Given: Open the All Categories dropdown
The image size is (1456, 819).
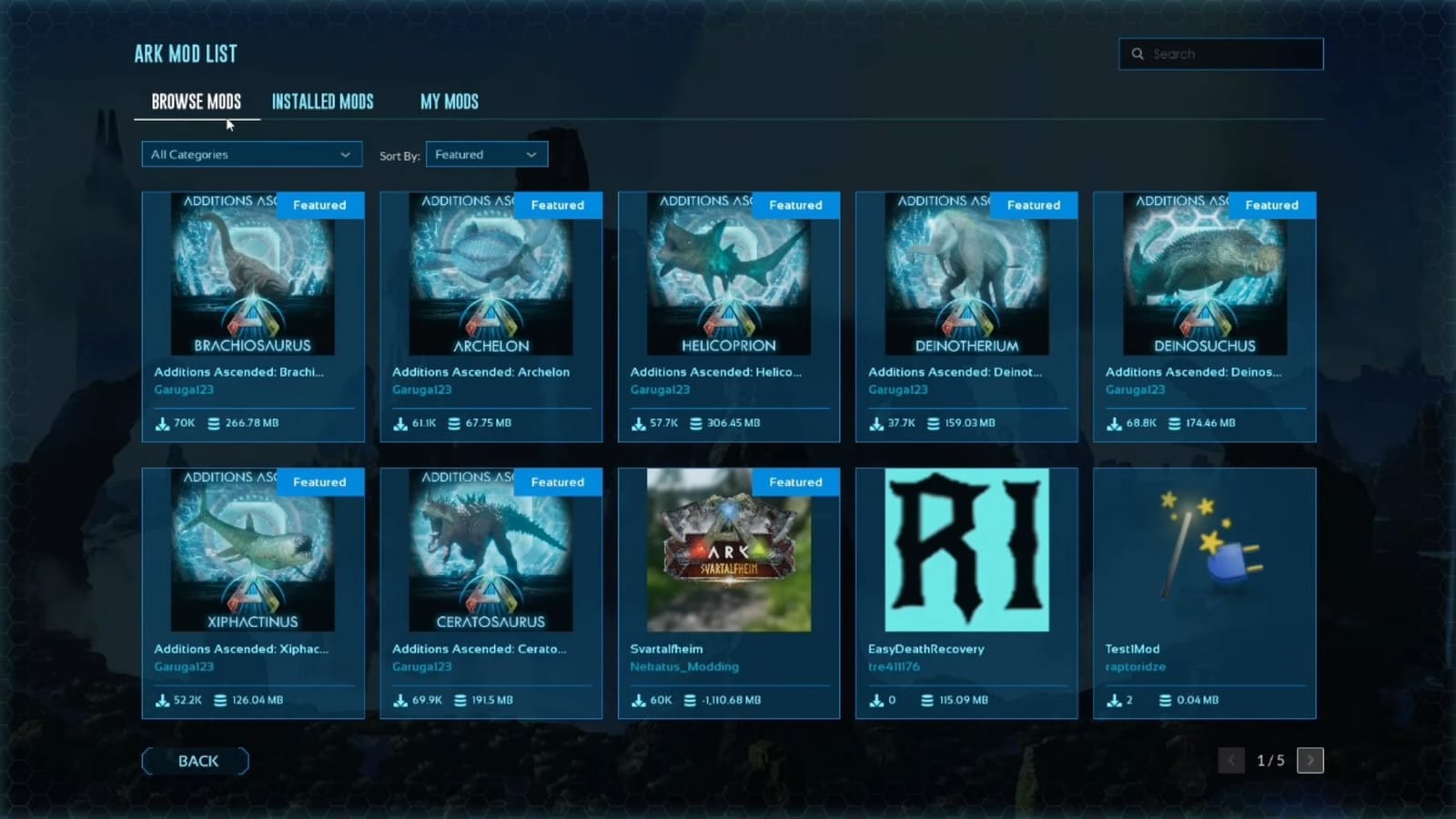Looking at the screenshot, I should tap(251, 154).
